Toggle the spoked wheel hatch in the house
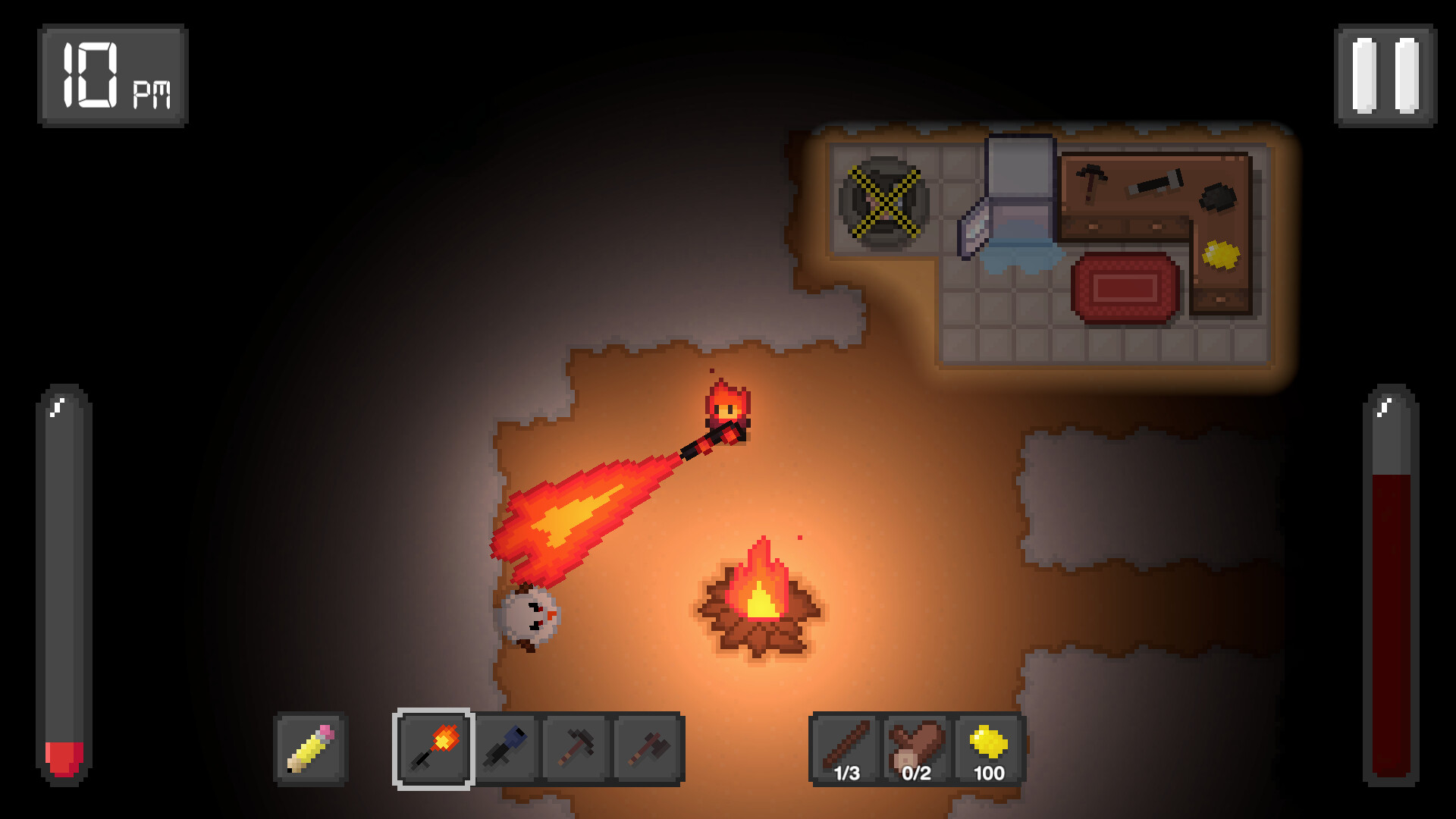The image size is (1456, 819). pos(885,201)
